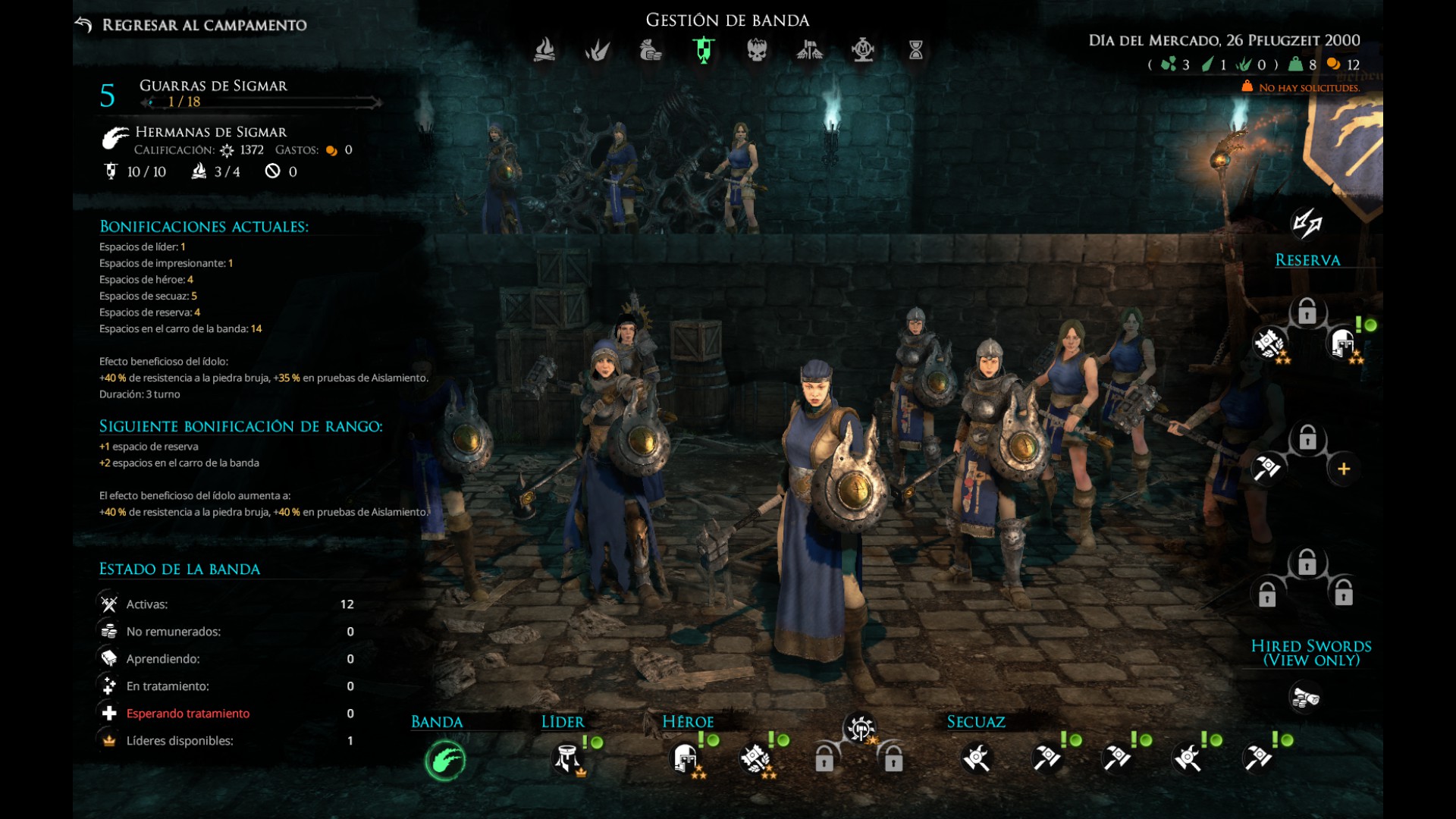Select the Guarras de Sigmar warband name
This screenshot has width=1456, height=819.
point(213,86)
